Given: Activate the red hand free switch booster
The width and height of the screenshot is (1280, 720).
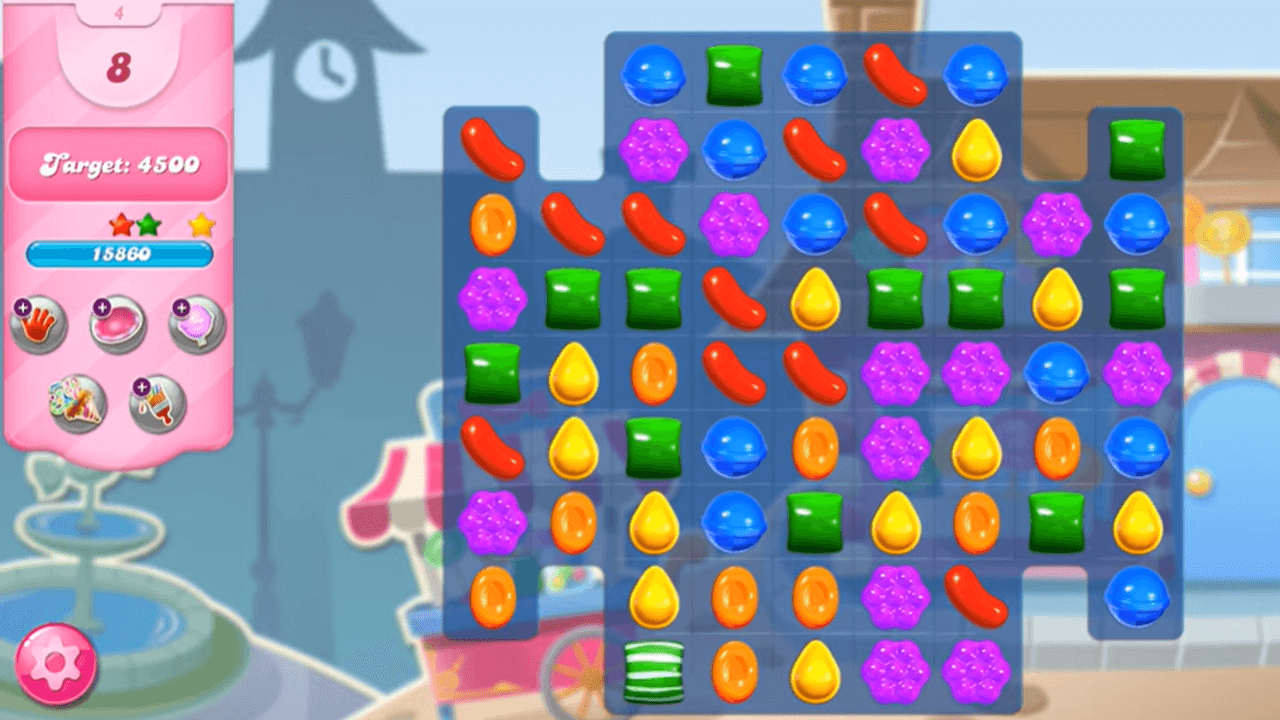Looking at the screenshot, I should pyautogui.click(x=38, y=324).
